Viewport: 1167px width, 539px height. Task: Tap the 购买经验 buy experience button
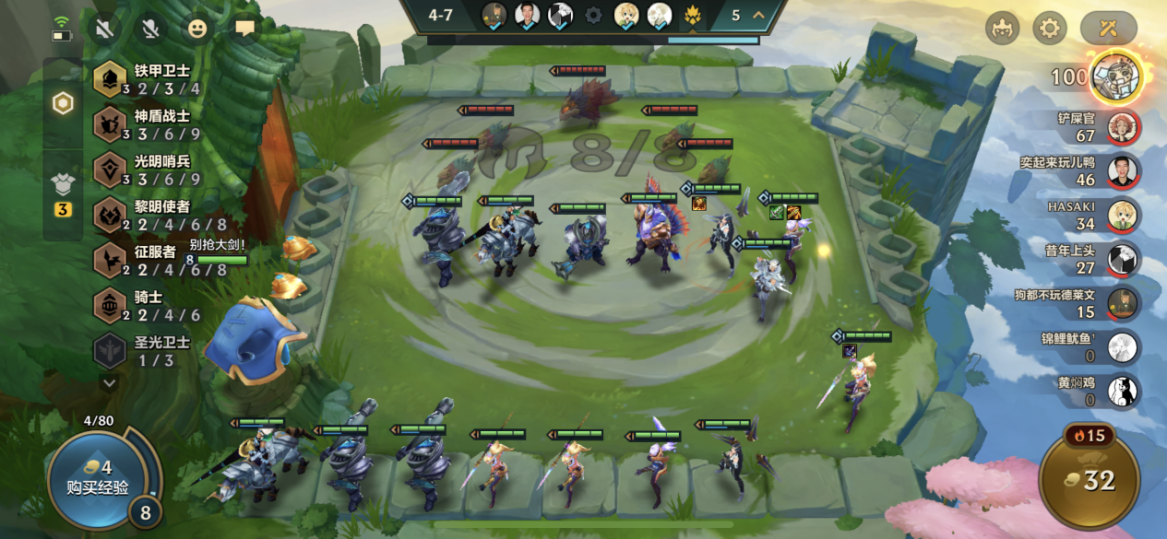90,479
